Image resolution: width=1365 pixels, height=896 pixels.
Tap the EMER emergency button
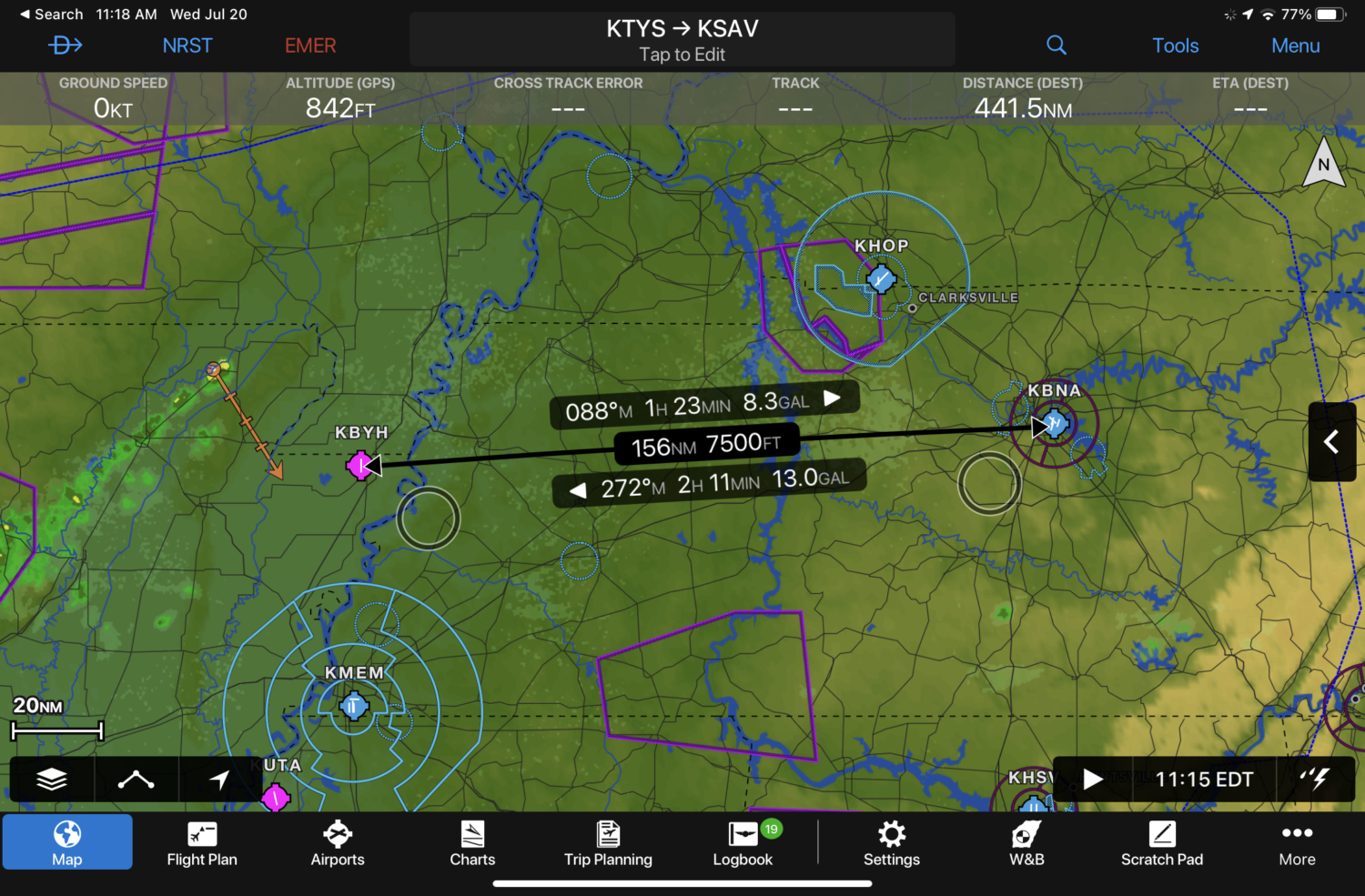pyautogui.click(x=310, y=45)
